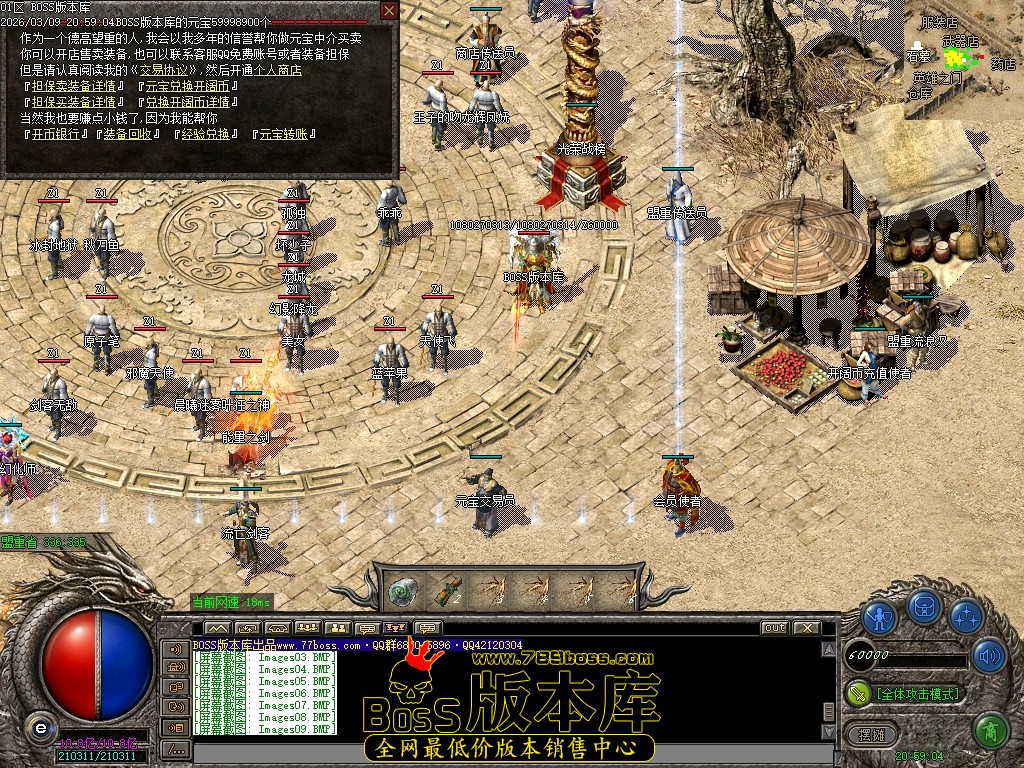This screenshot has width=1024, height=768.
Task: Select the 担保买装备详情 option
Action: coord(72,102)
